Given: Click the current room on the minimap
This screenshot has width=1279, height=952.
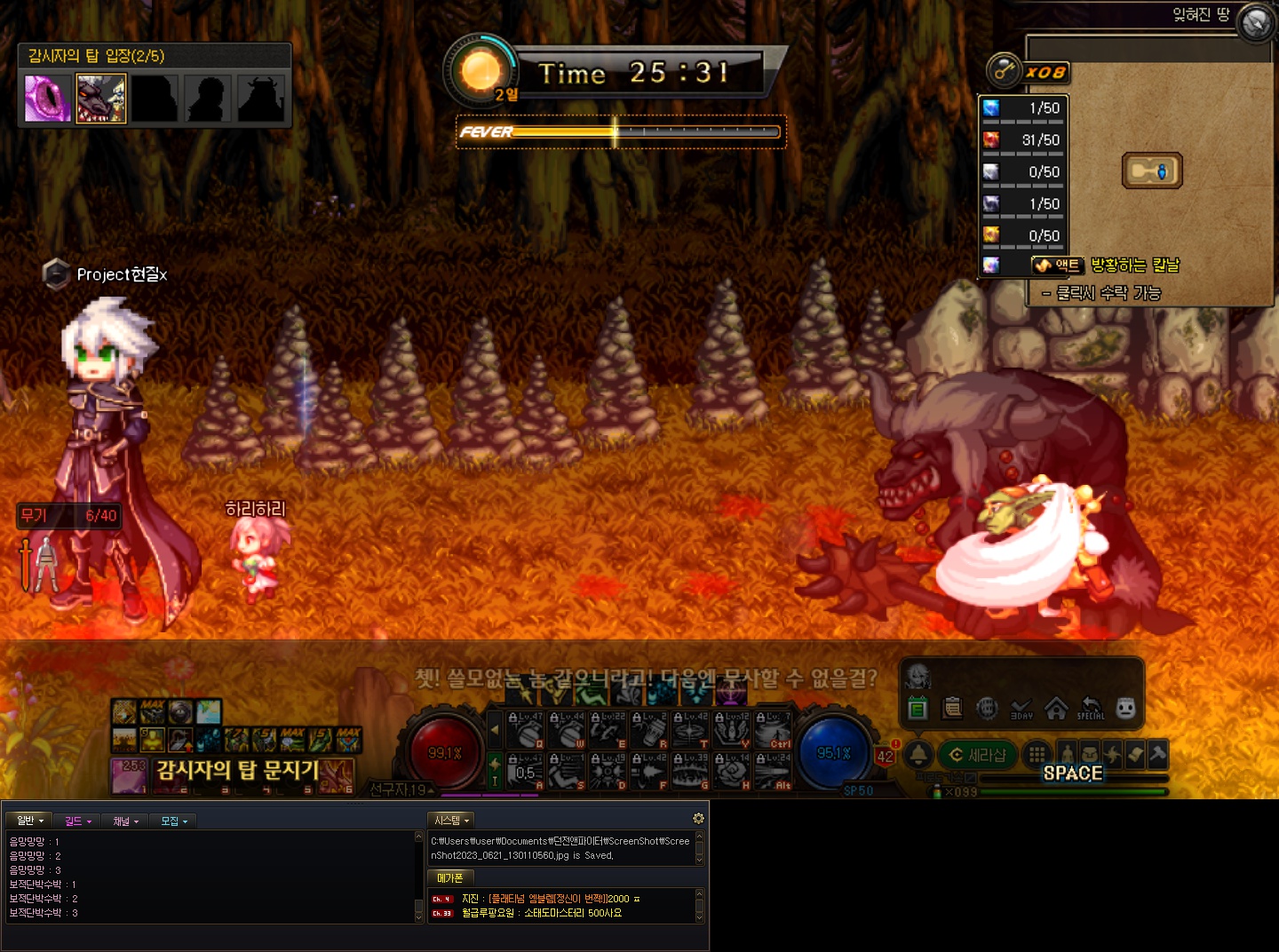Looking at the screenshot, I should point(1151,171).
